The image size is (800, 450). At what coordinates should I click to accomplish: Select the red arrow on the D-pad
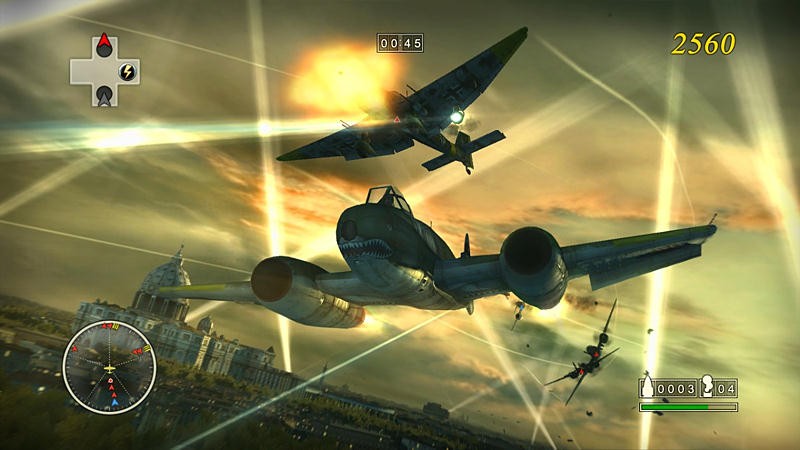pos(104,46)
